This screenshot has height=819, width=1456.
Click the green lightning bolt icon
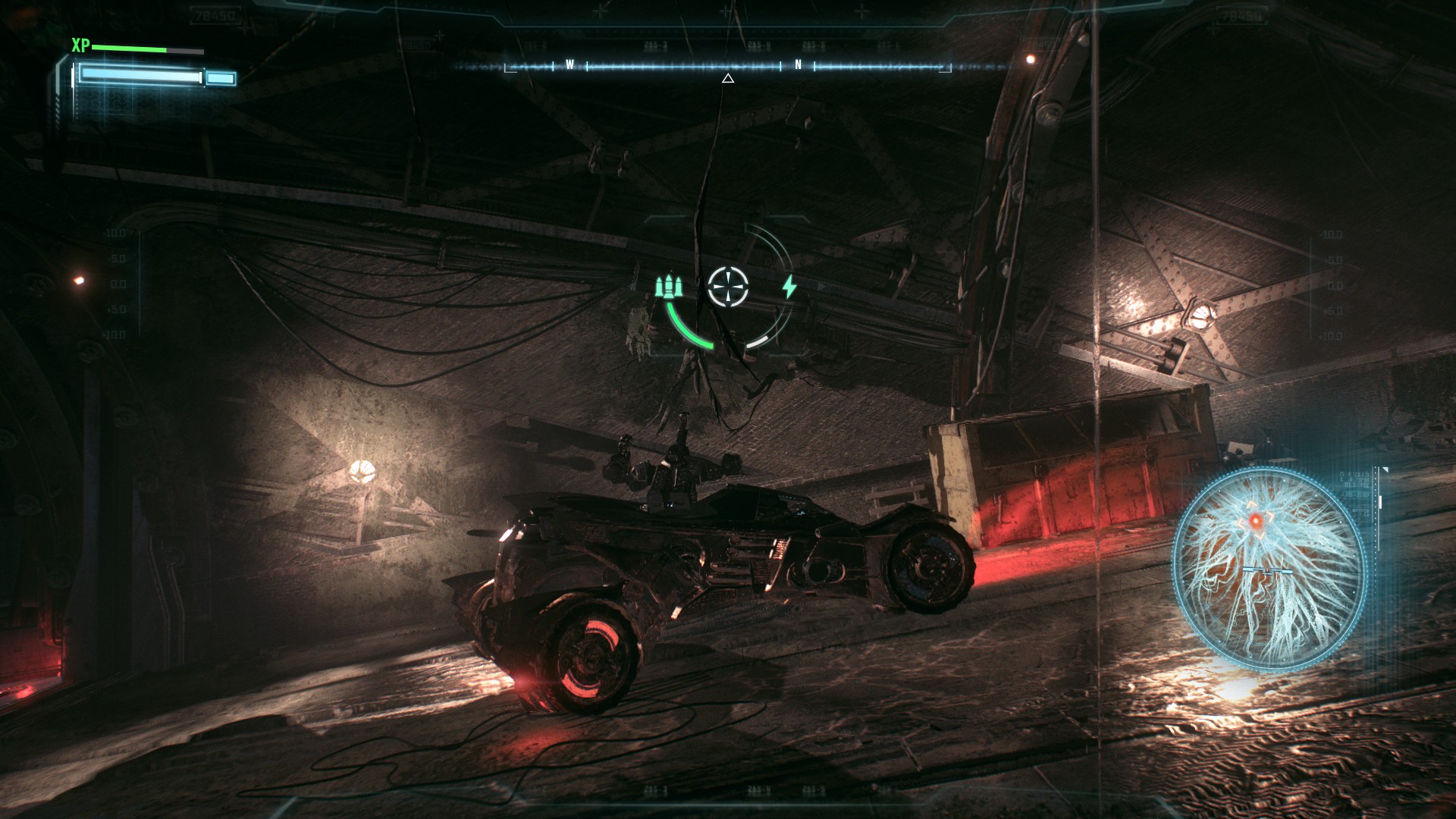tap(789, 287)
